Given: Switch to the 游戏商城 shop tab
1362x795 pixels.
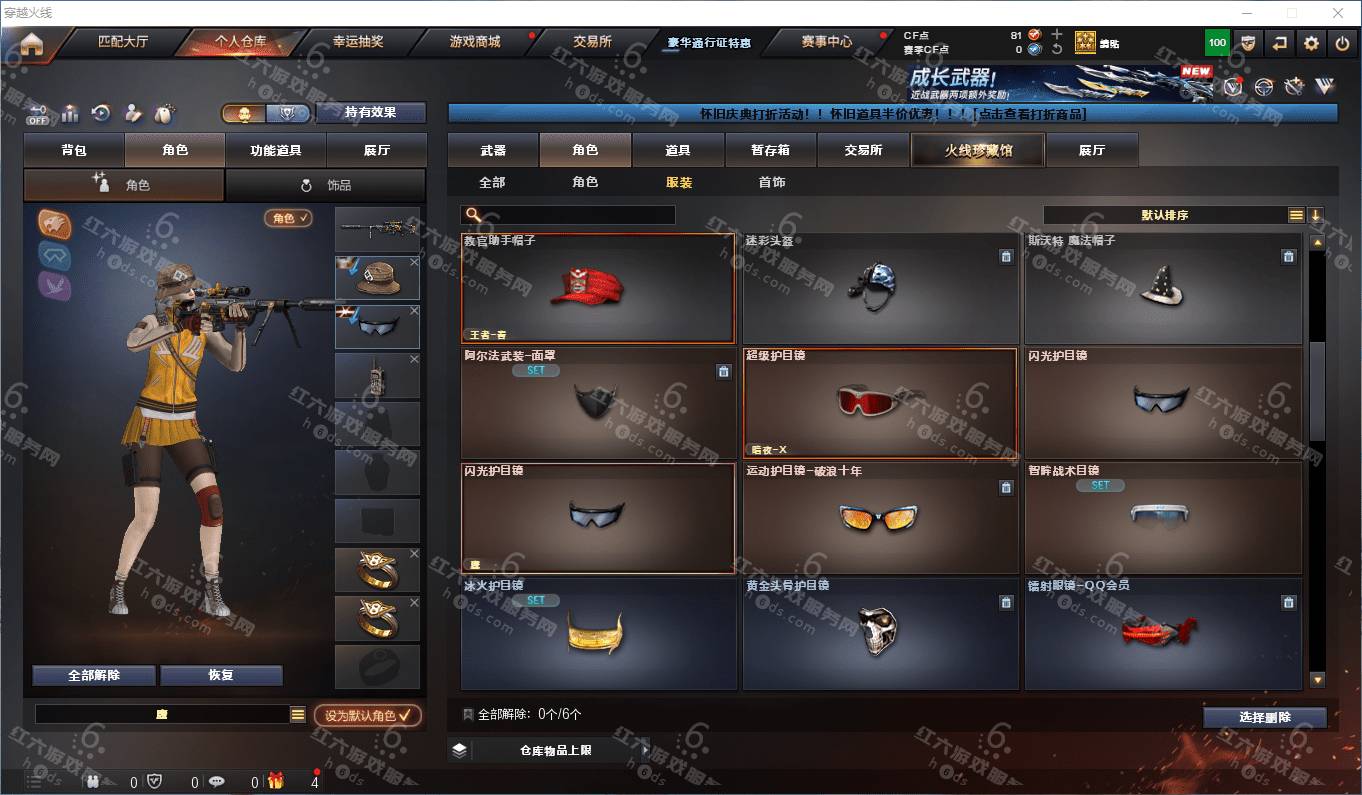Looking at the screenshot, I should pos(475,42).
